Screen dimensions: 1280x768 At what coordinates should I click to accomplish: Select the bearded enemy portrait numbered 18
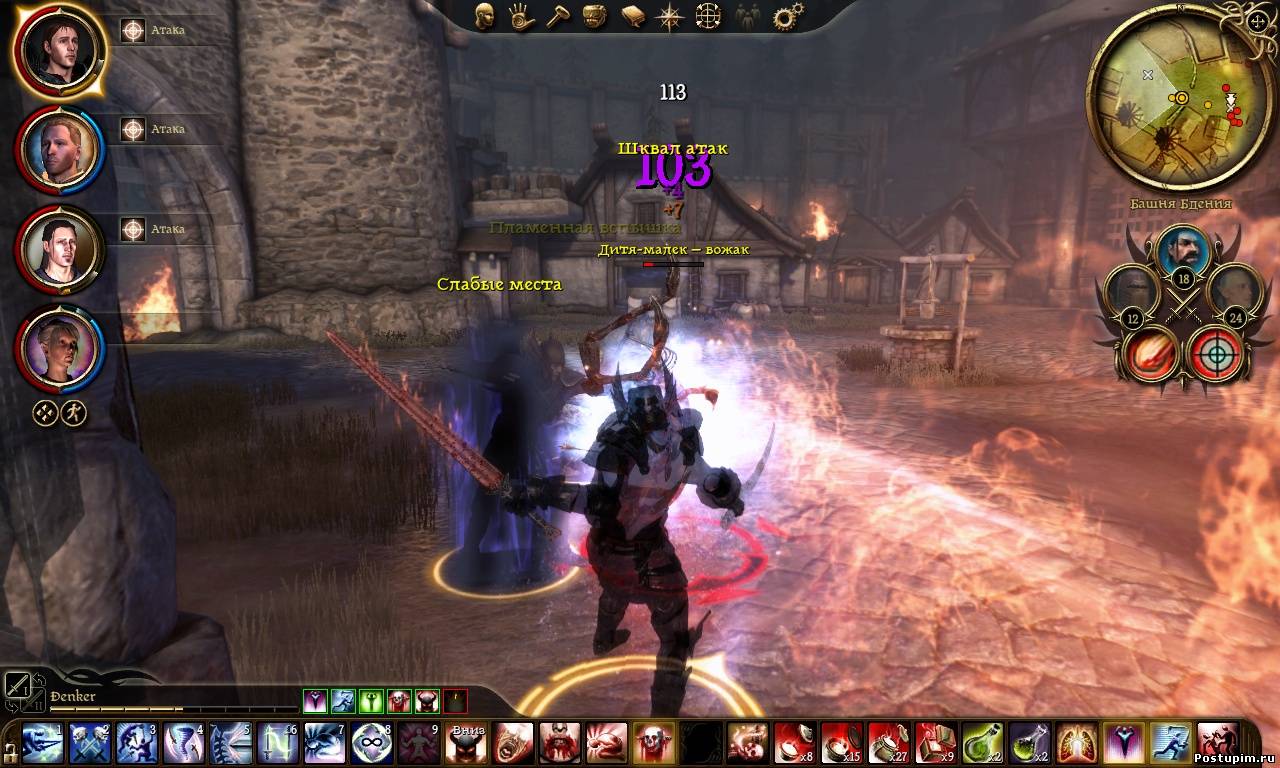point(1186,254)
